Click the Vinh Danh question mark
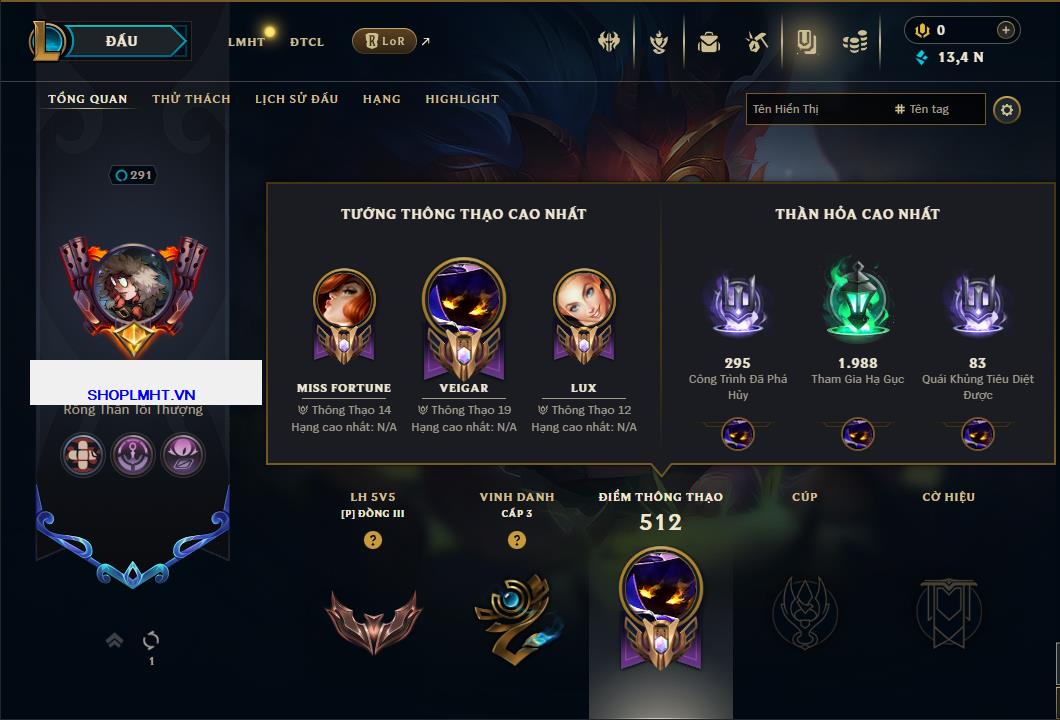This screenshot has height=720, width=1060. [x=516, y=540]
